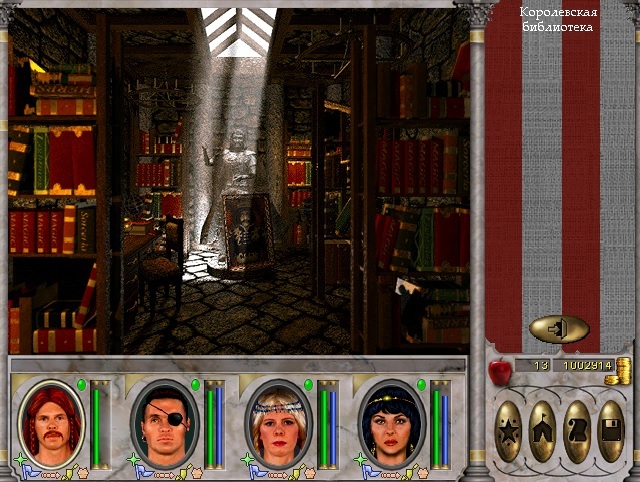
Task: Click the tent rest button
Action: click(x=543, y=431)
